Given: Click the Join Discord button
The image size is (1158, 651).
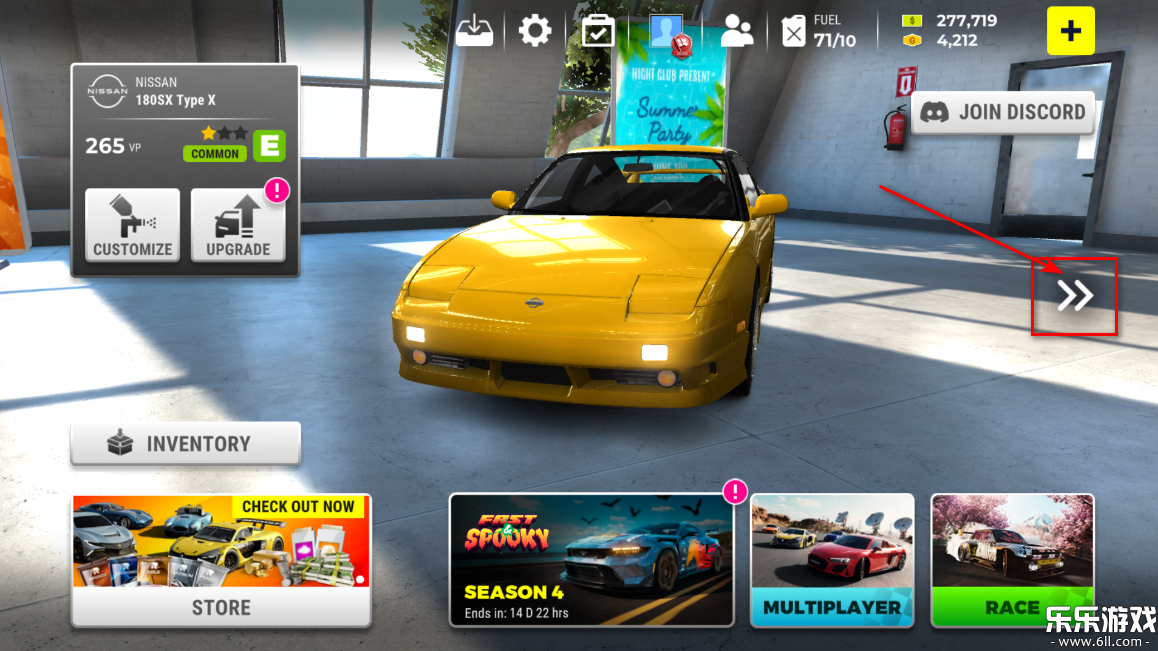Looking at the screenshot, I should coord(1002,112).
